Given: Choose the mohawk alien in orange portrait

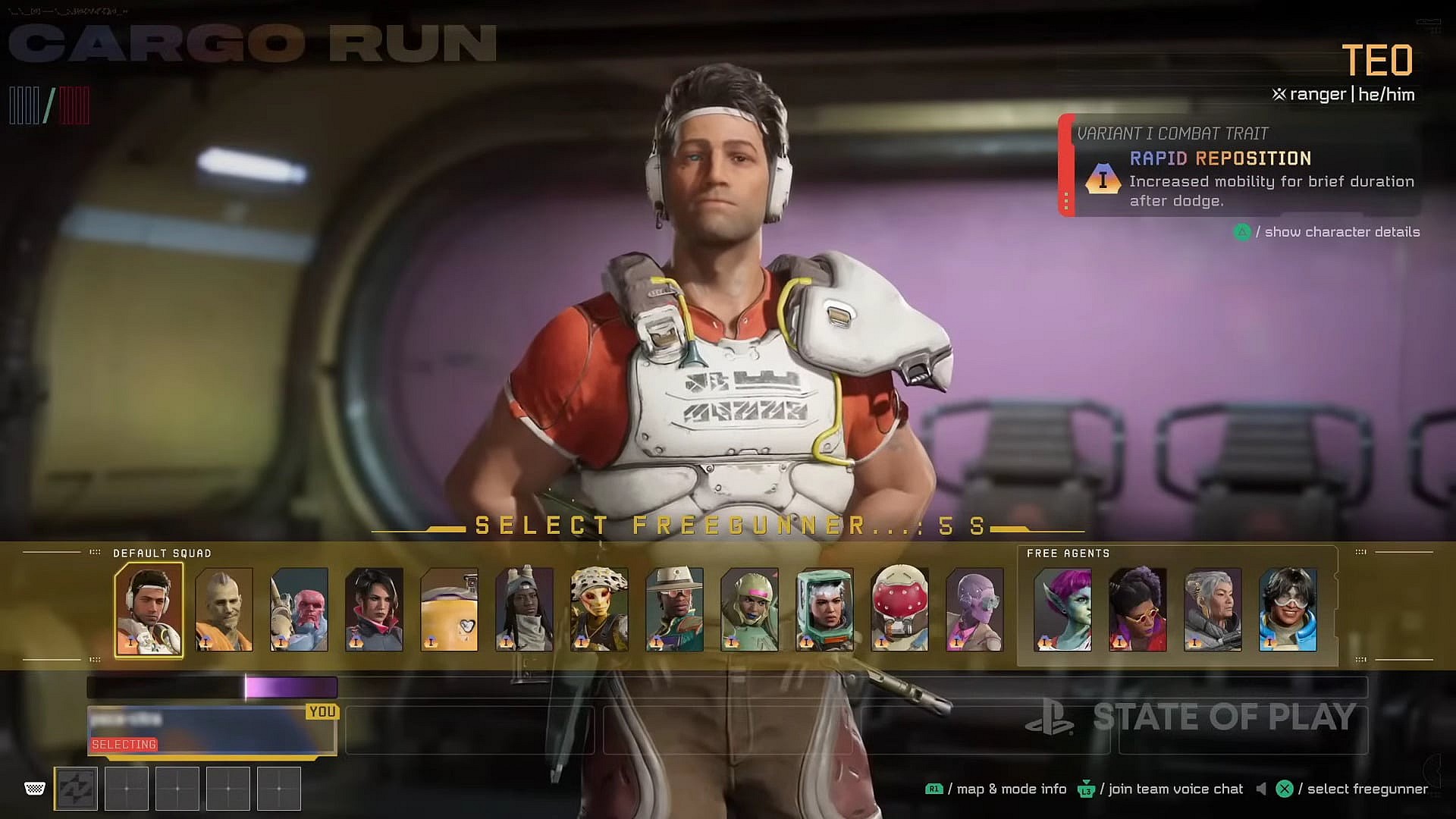Looking at the screenshot, I should click(224, 610).
